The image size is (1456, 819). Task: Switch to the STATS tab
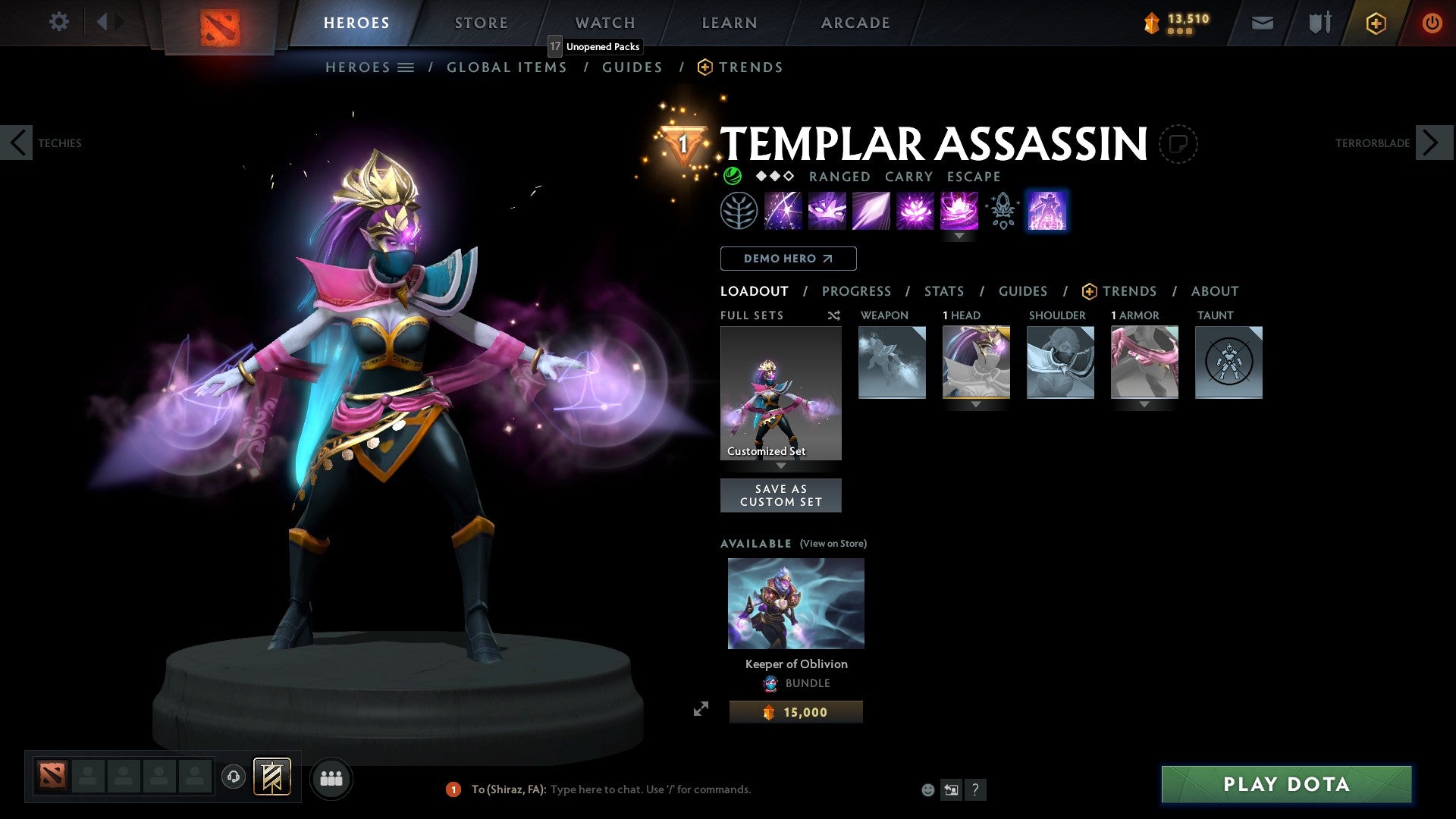tap(944, 291)
